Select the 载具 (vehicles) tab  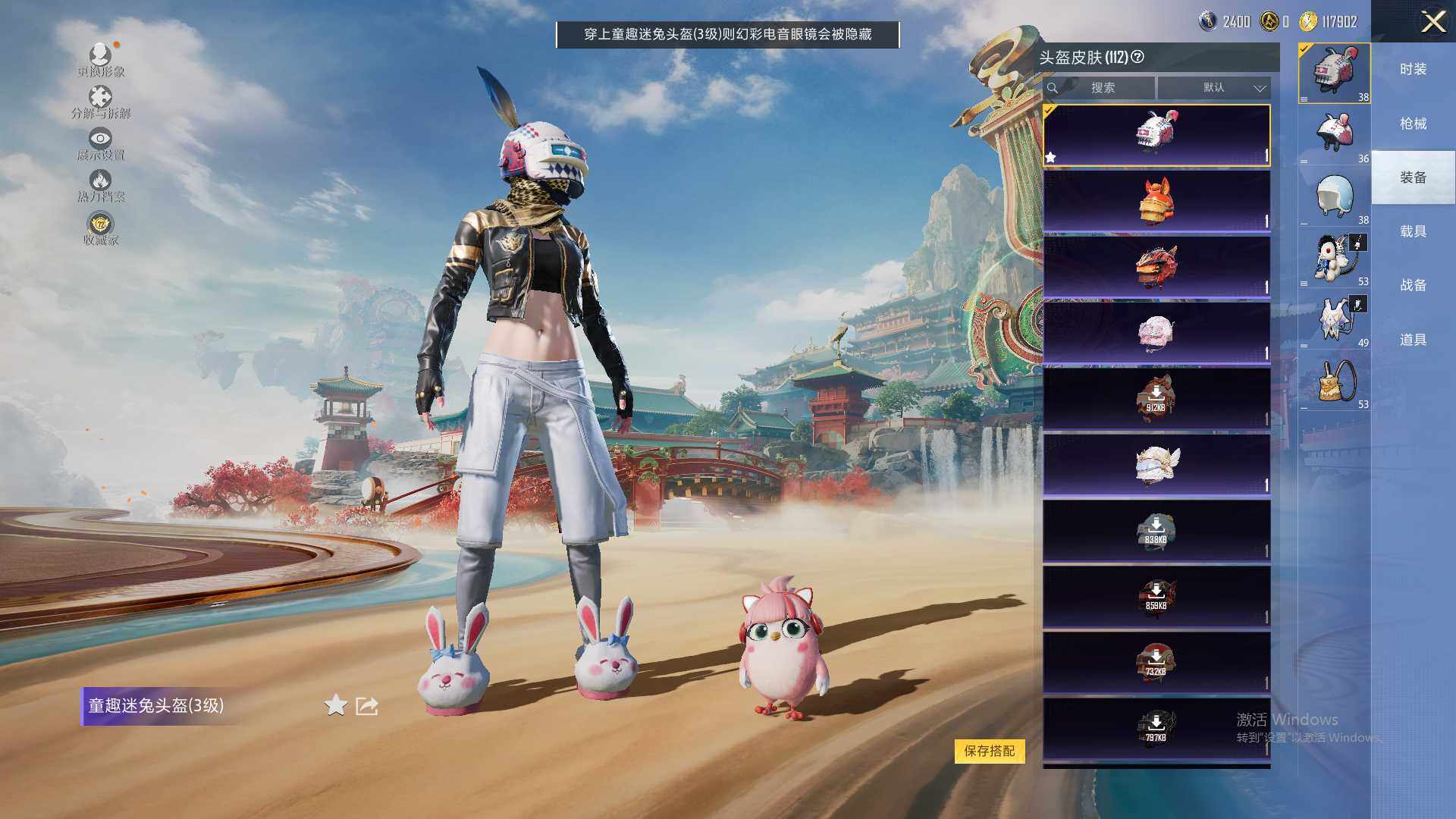(x=1413, y=231)
